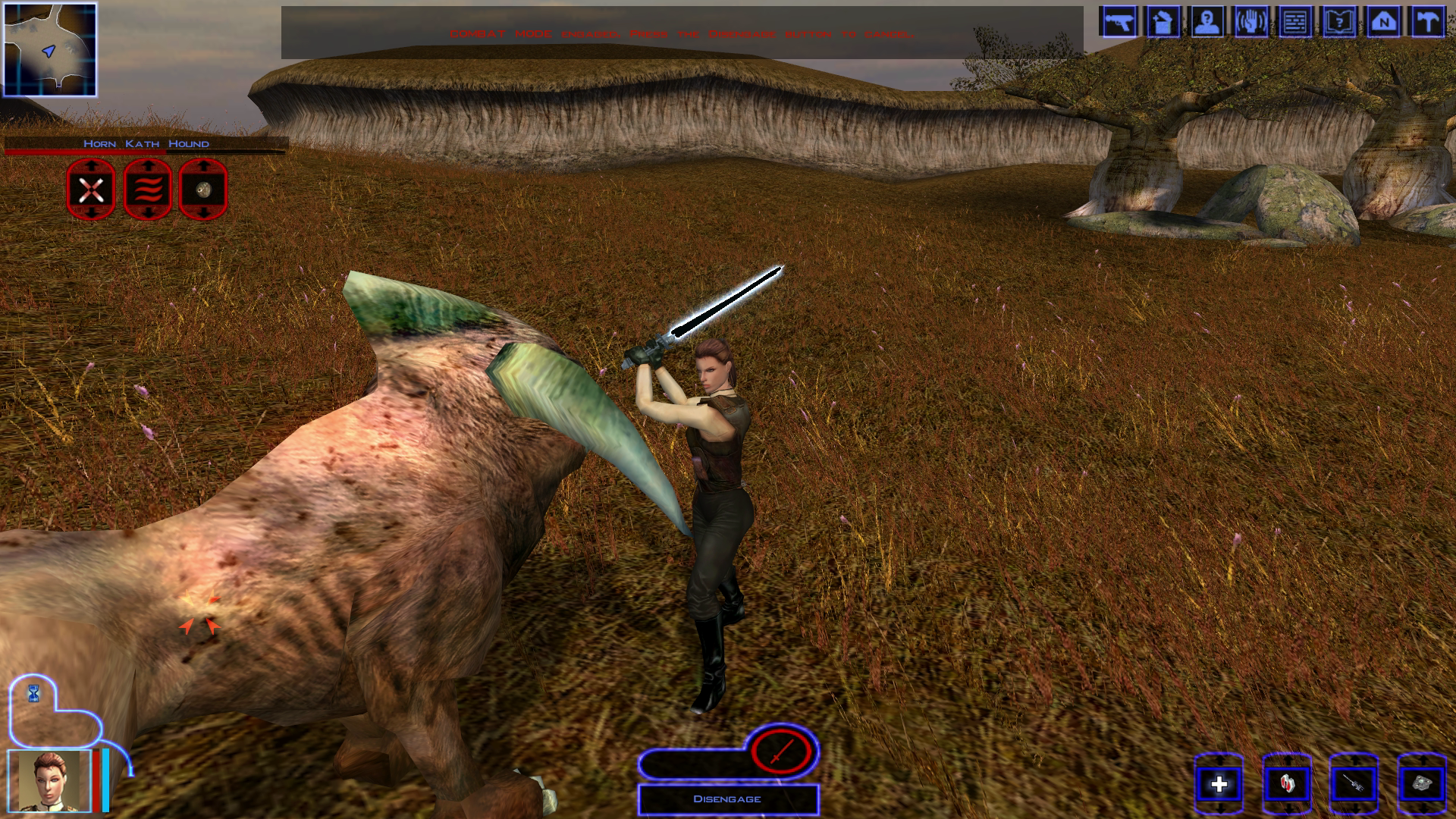1456x819 pixels.
Task: Click the minimap
Action: coord(50,50)
